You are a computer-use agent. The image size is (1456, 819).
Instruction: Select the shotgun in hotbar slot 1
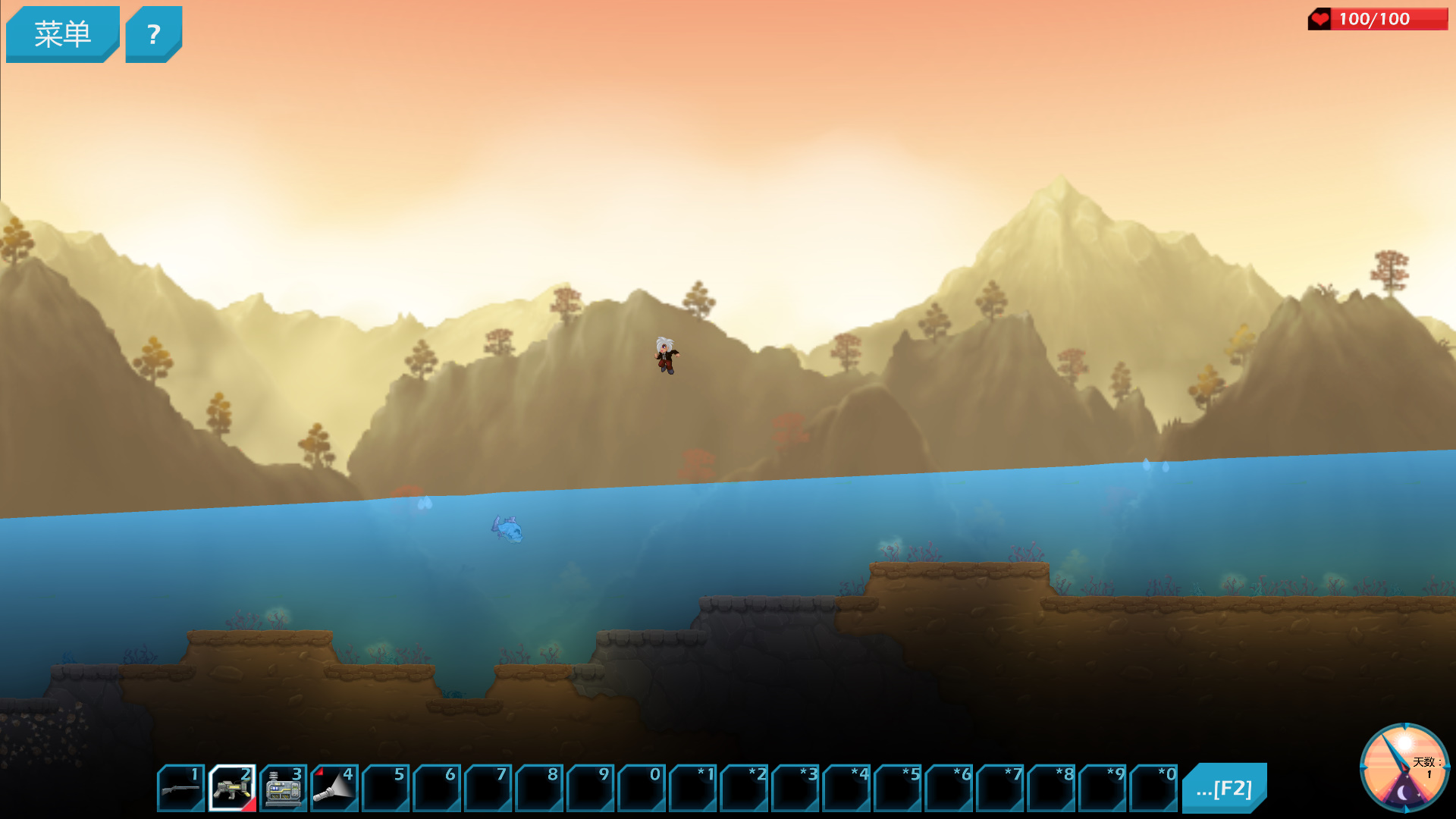pos(180,788)
